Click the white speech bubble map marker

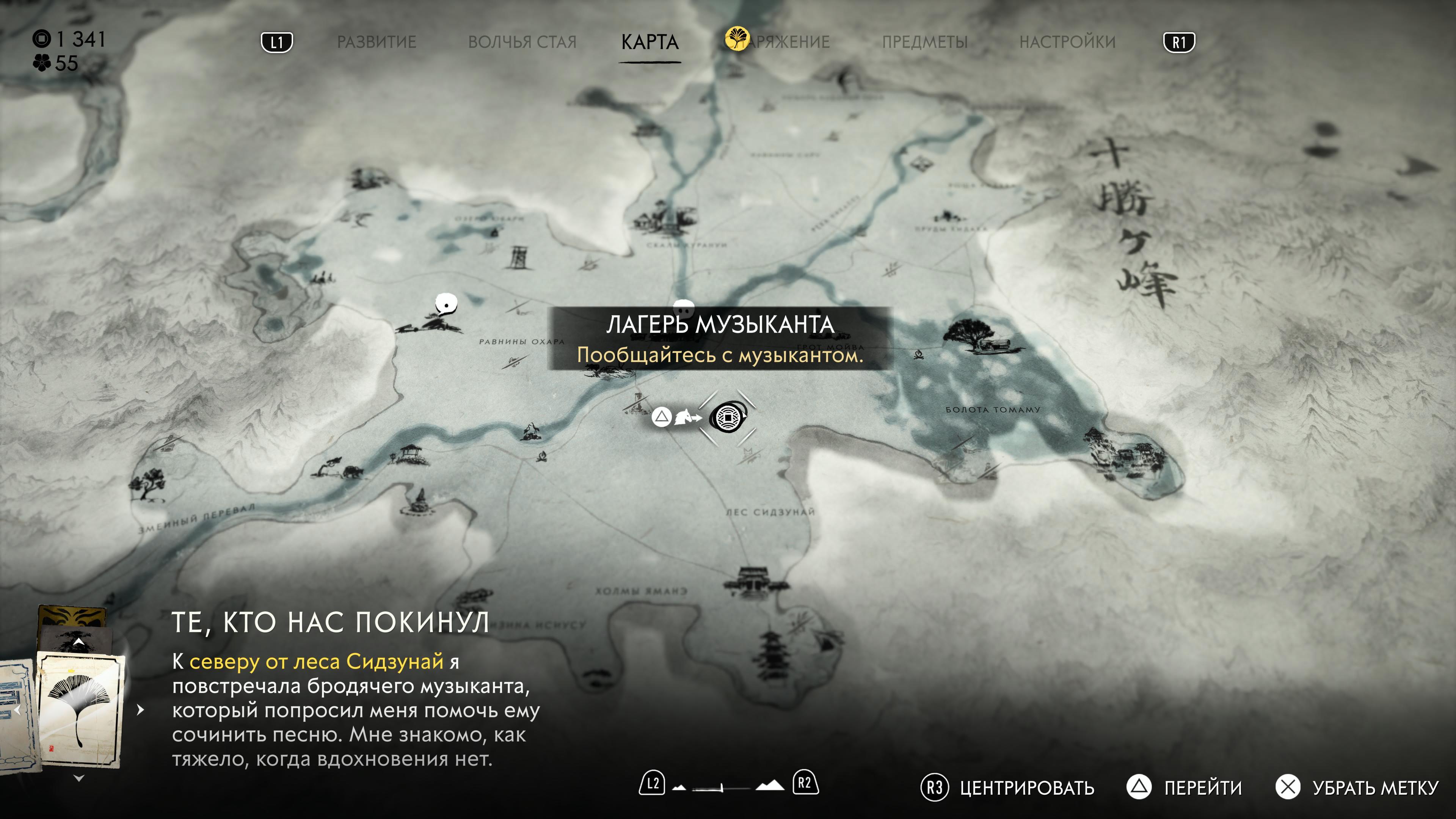coord(446,304)
